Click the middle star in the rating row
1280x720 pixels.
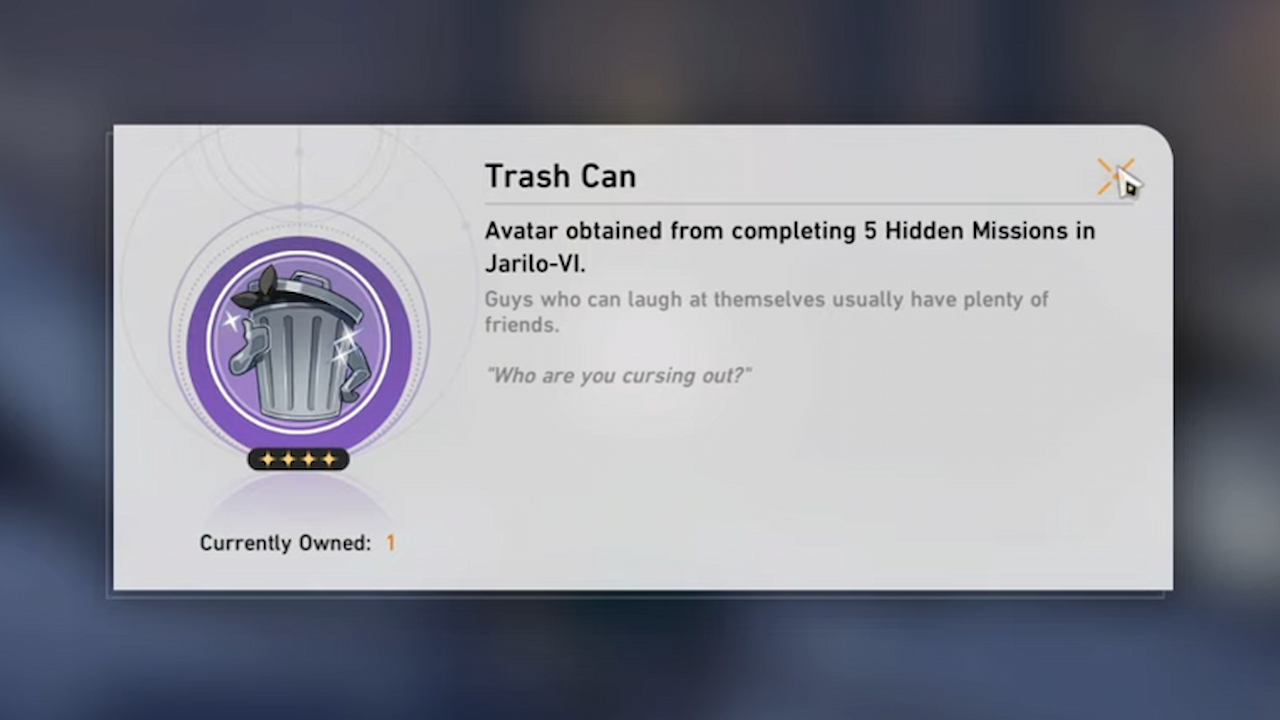pos(298,459)
